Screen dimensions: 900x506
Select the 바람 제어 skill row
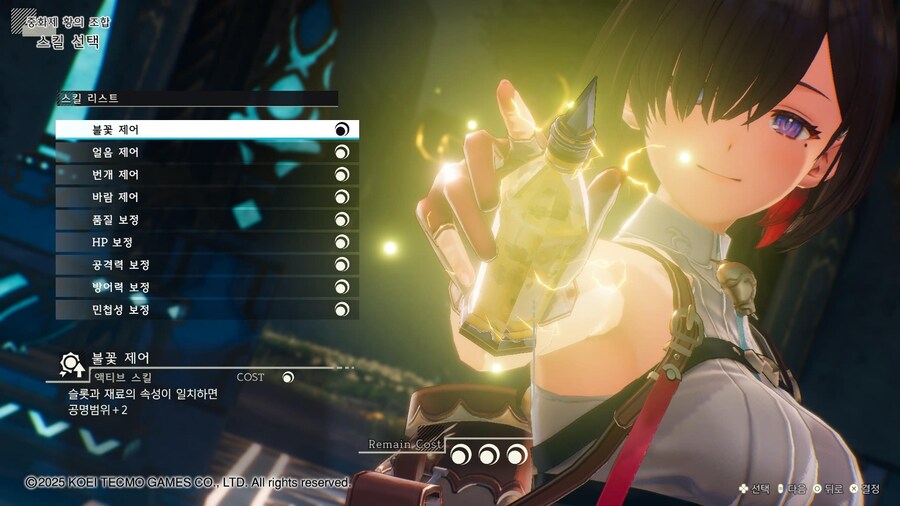pos(206,197)
